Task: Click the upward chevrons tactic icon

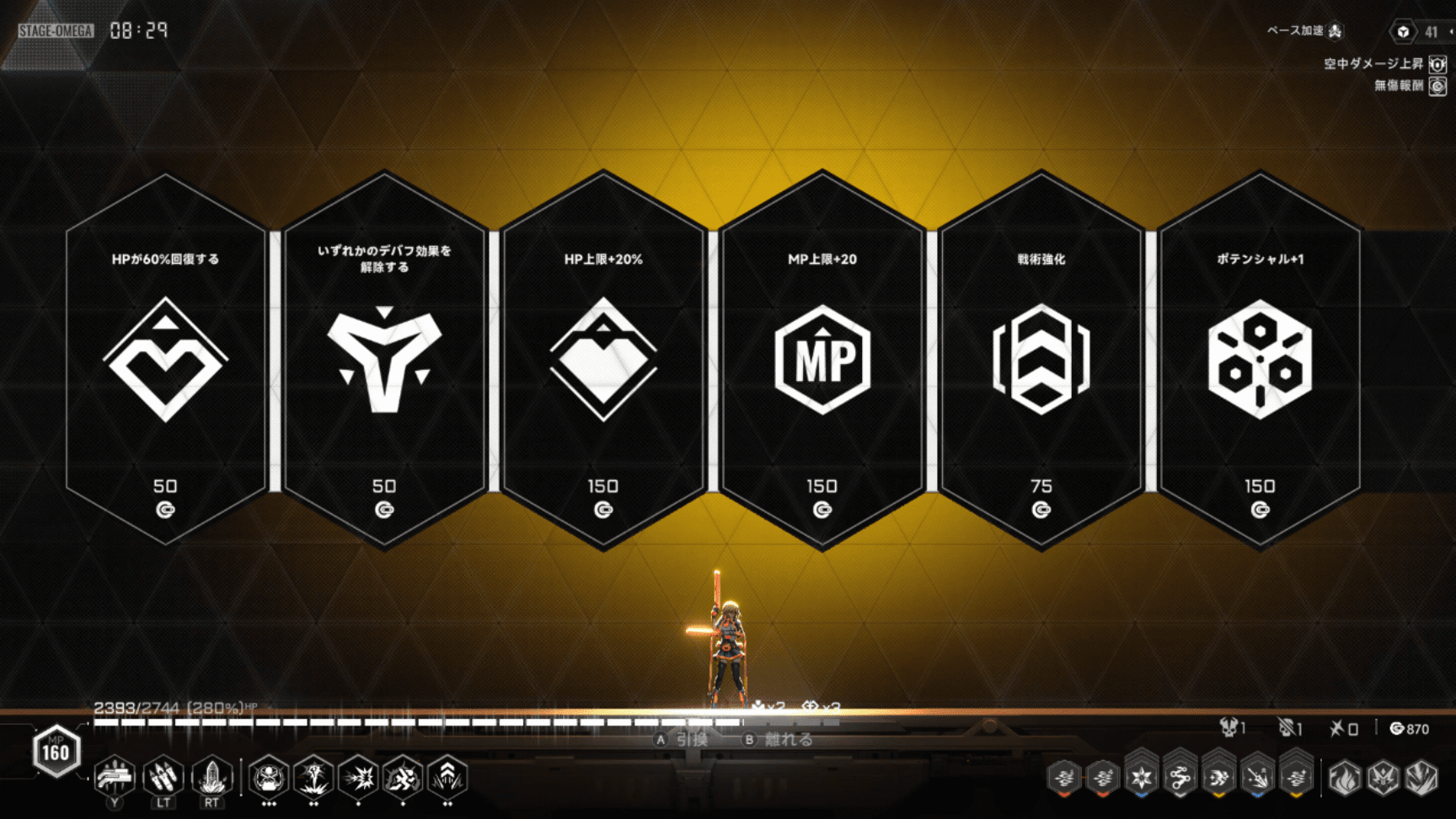Action: 447,777
